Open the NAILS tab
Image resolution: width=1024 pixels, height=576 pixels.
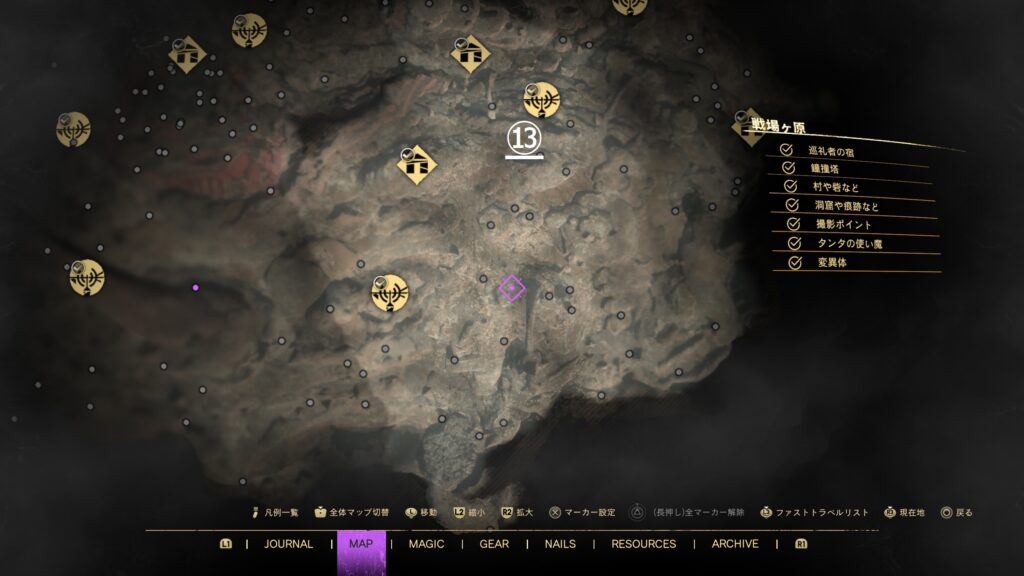[x=560, y=544]
